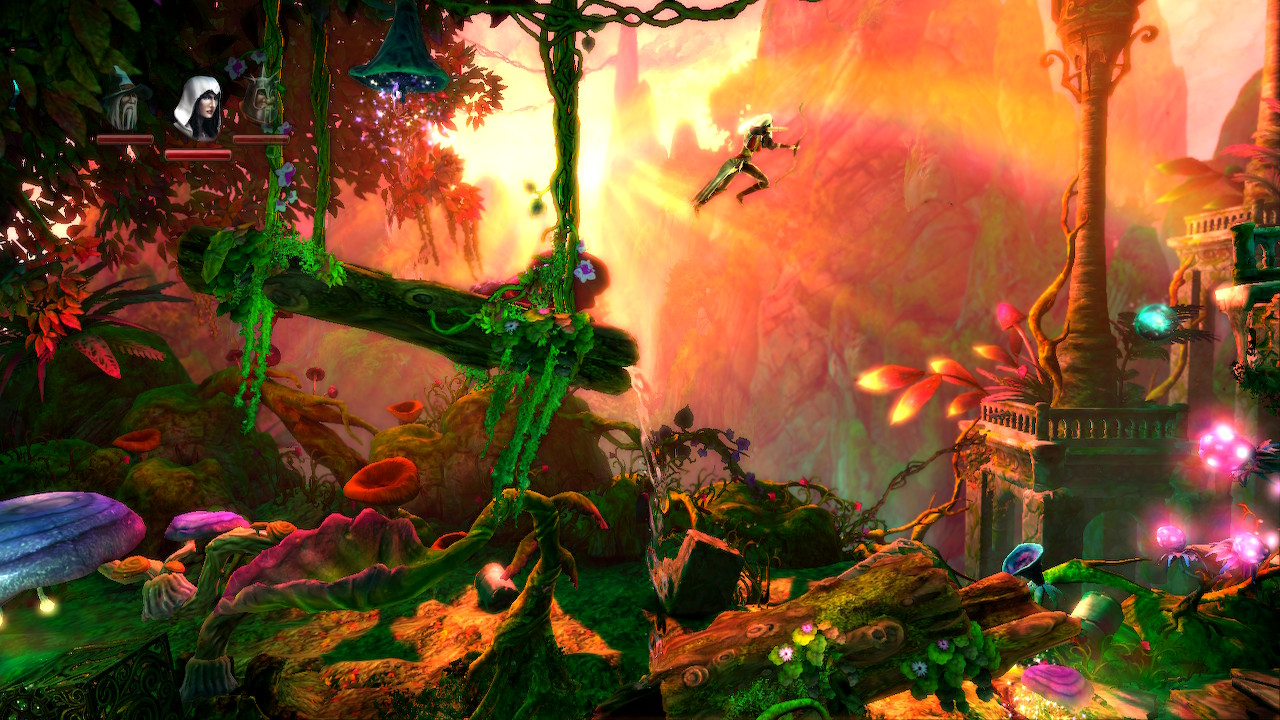
Task: Click the hanging bell flower lamp
Action: pyautogui.click(x=400, y=45)
